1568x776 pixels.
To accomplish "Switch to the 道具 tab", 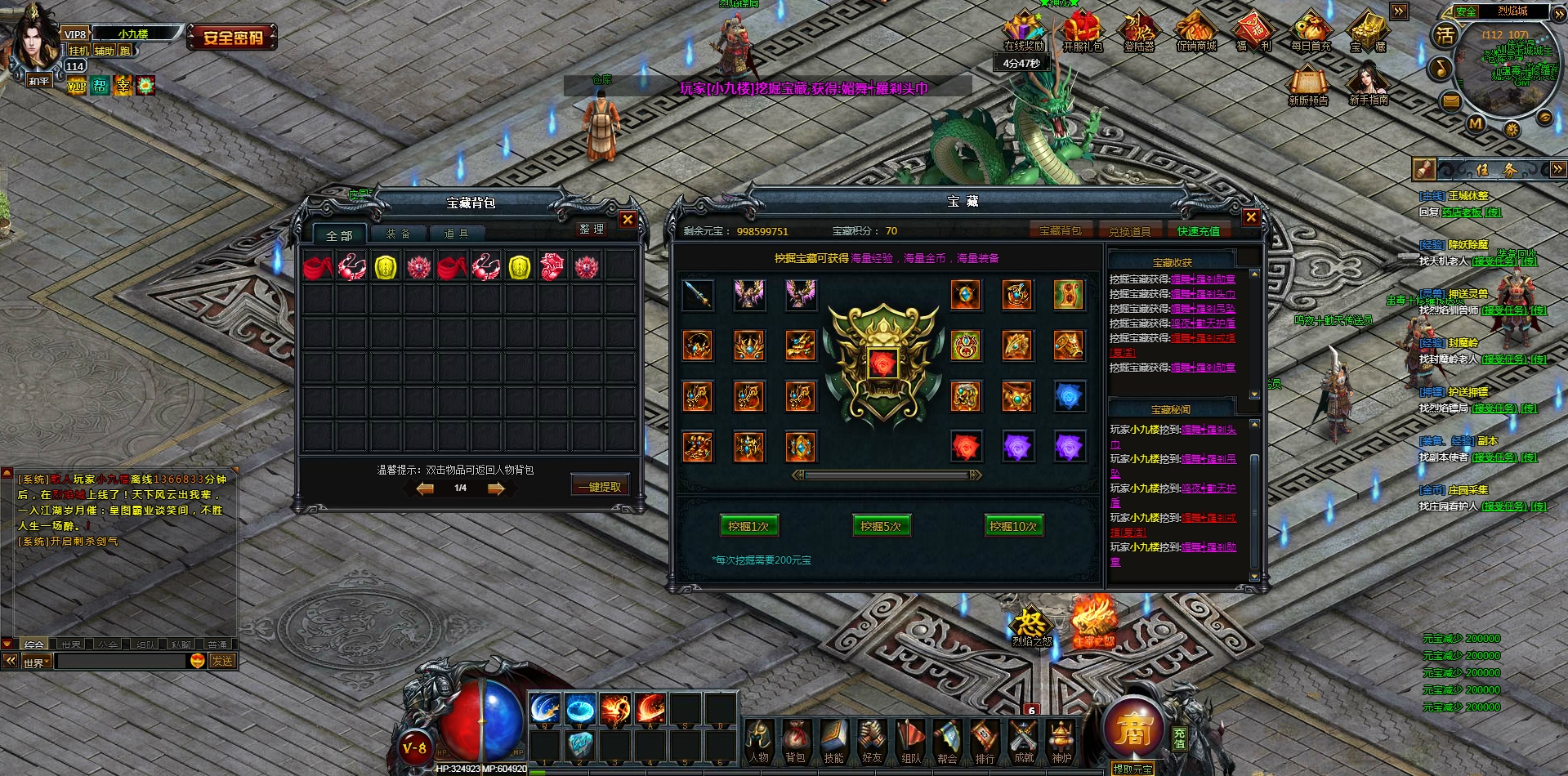I will click(456, 234).
